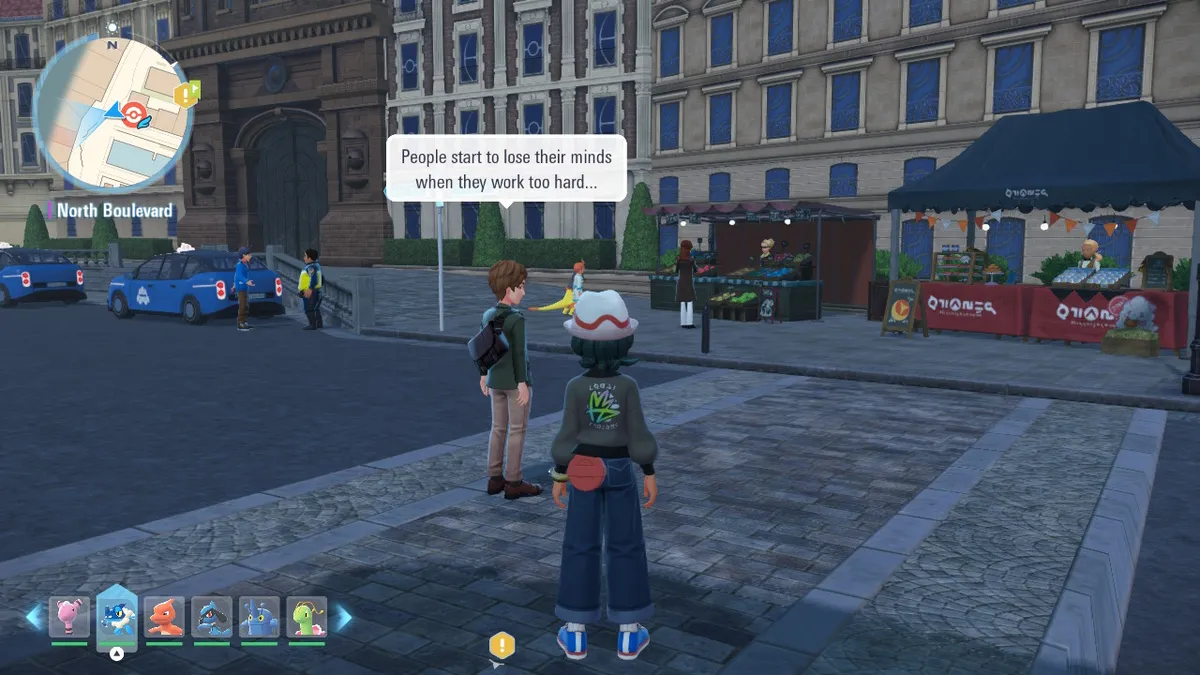
Task: Click the right arrow of party bar
Action: click(343, 617)
